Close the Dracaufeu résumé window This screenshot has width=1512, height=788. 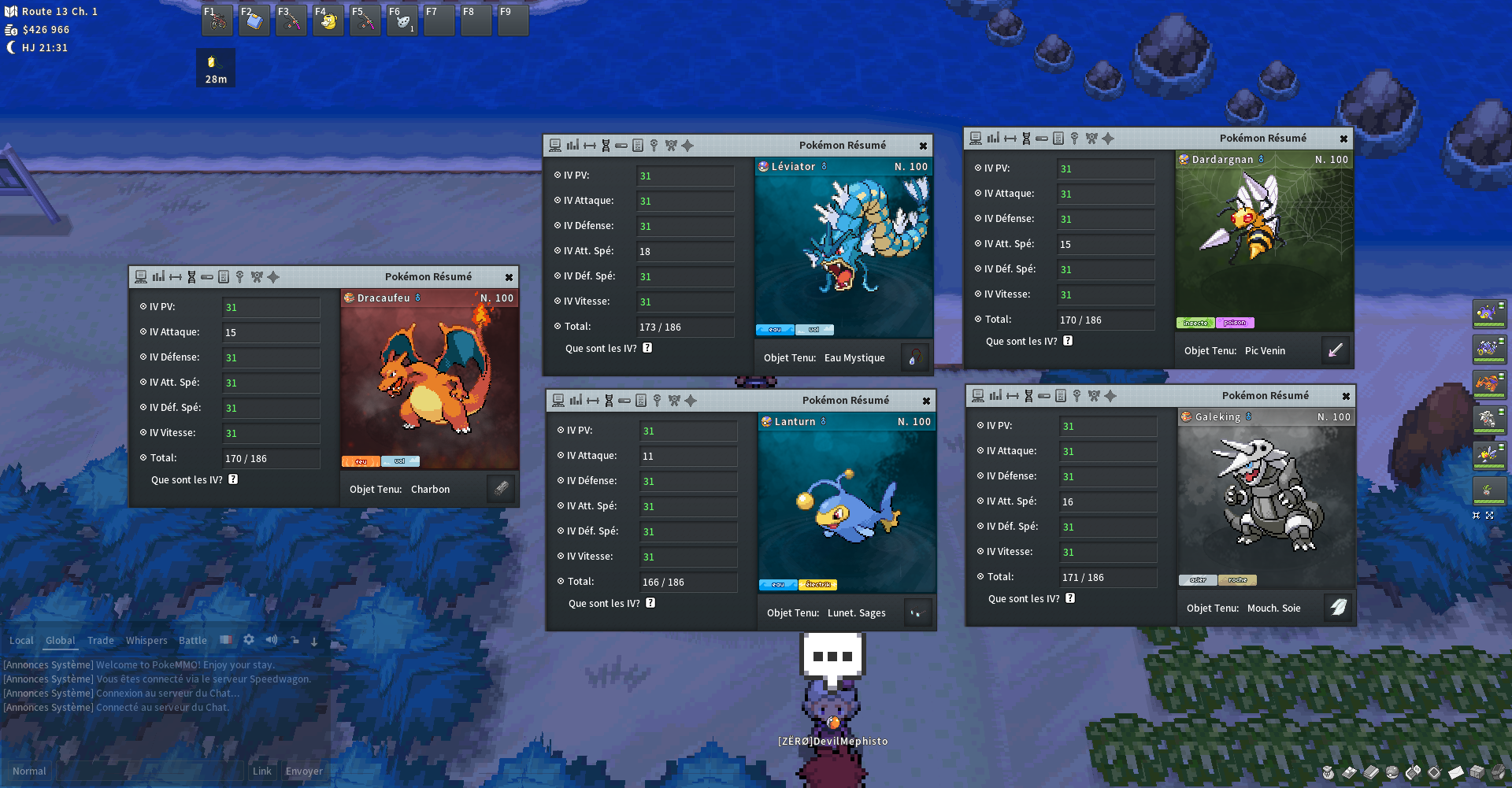(509, 277)
